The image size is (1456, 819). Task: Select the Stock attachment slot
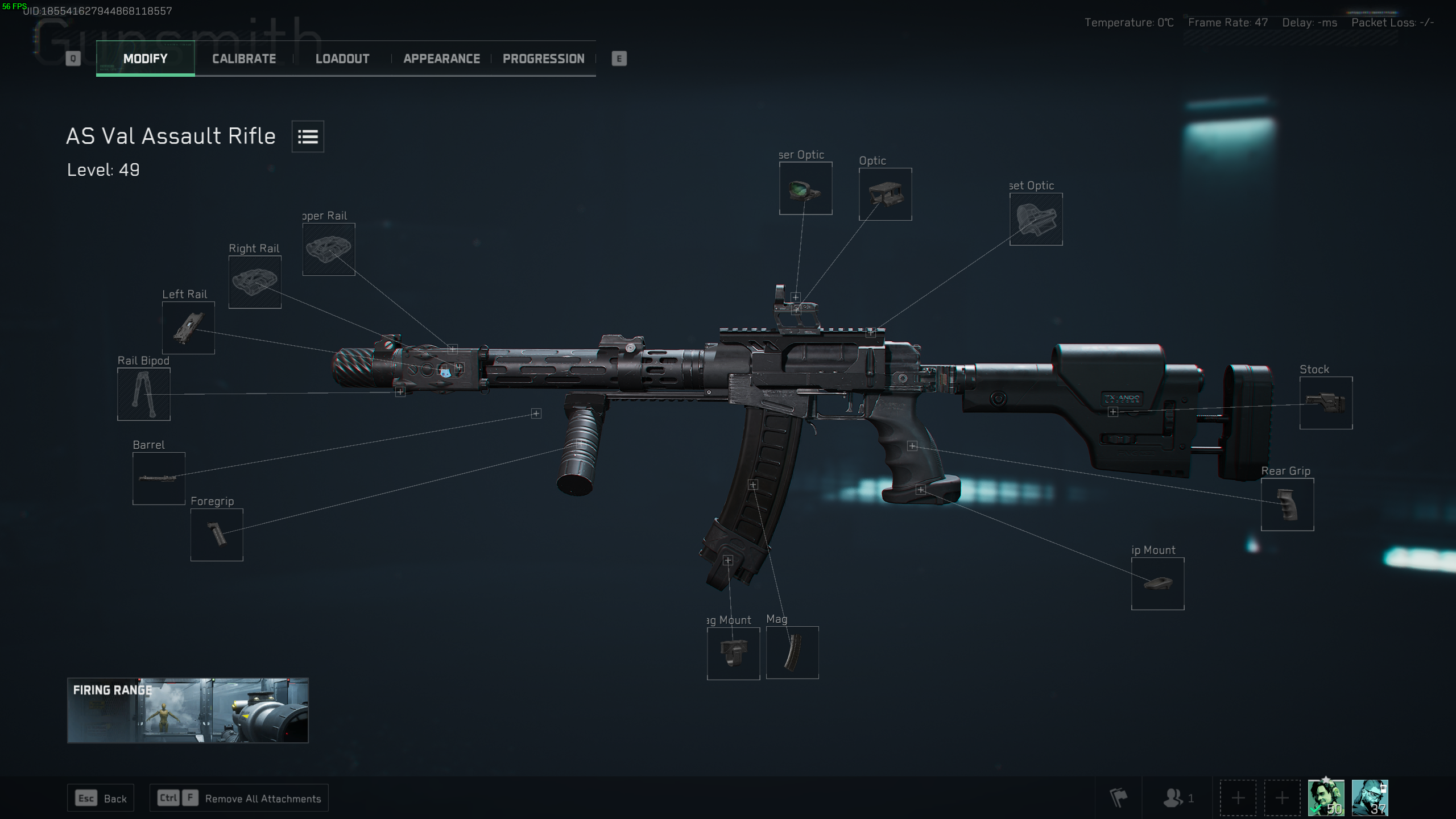tap(1326, 403)
